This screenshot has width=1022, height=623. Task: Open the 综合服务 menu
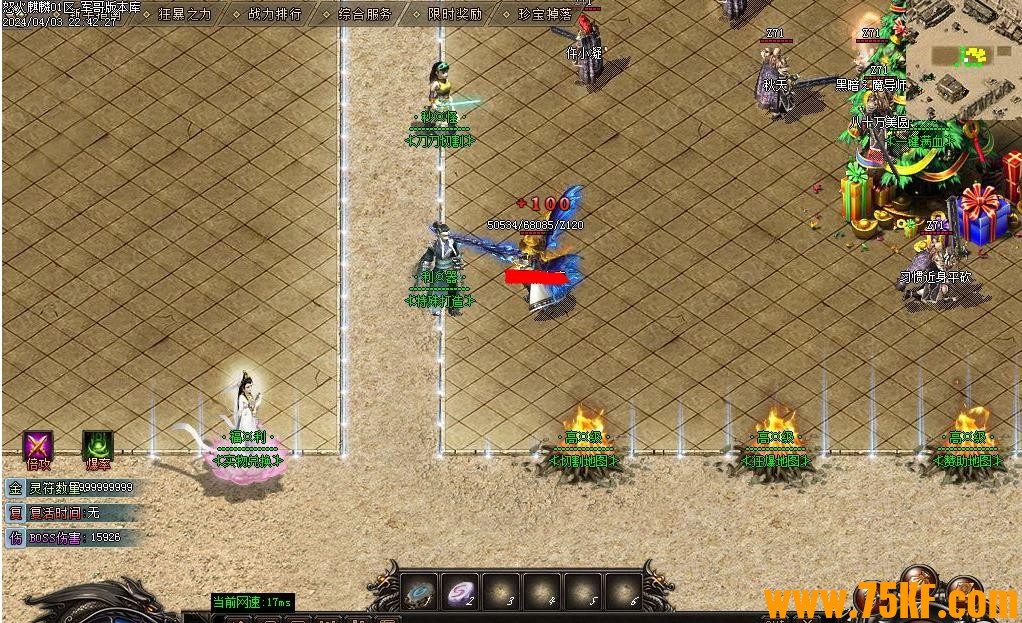(364, 14)
